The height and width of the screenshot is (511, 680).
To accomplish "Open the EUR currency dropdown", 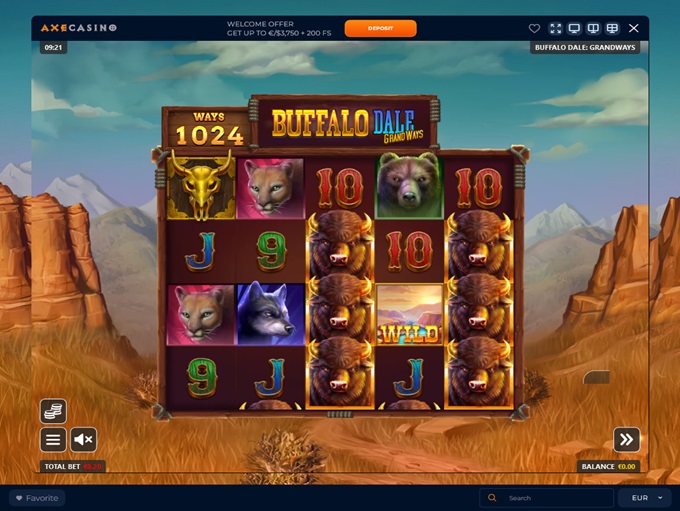I will (x=646, y=498).
